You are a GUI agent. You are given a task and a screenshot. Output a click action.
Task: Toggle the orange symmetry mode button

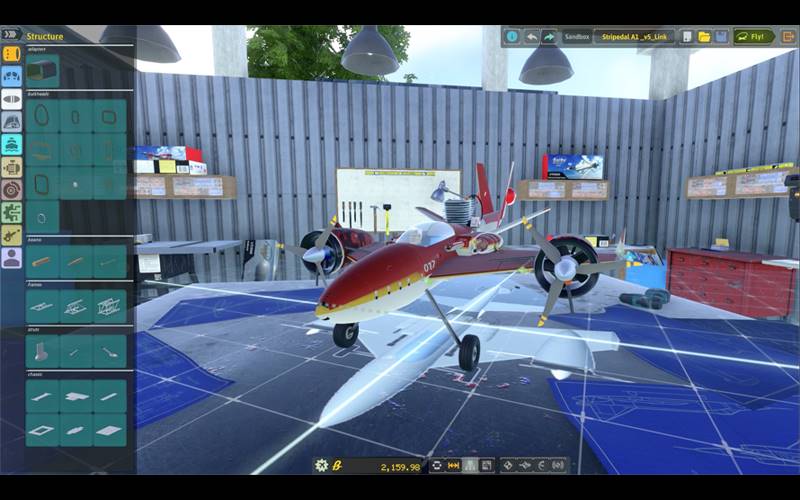[x=453, y=465]
